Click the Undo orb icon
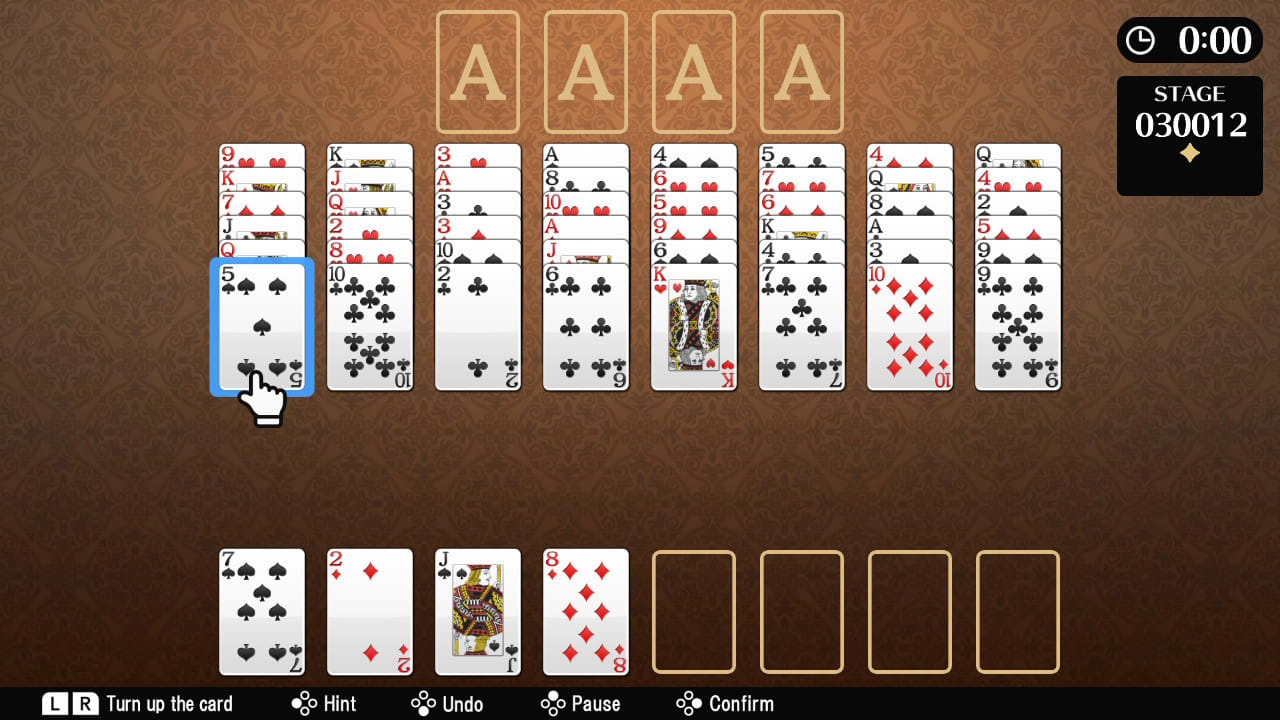The image size is (1280, 720). pyautogui.click(x=423, y=703)
